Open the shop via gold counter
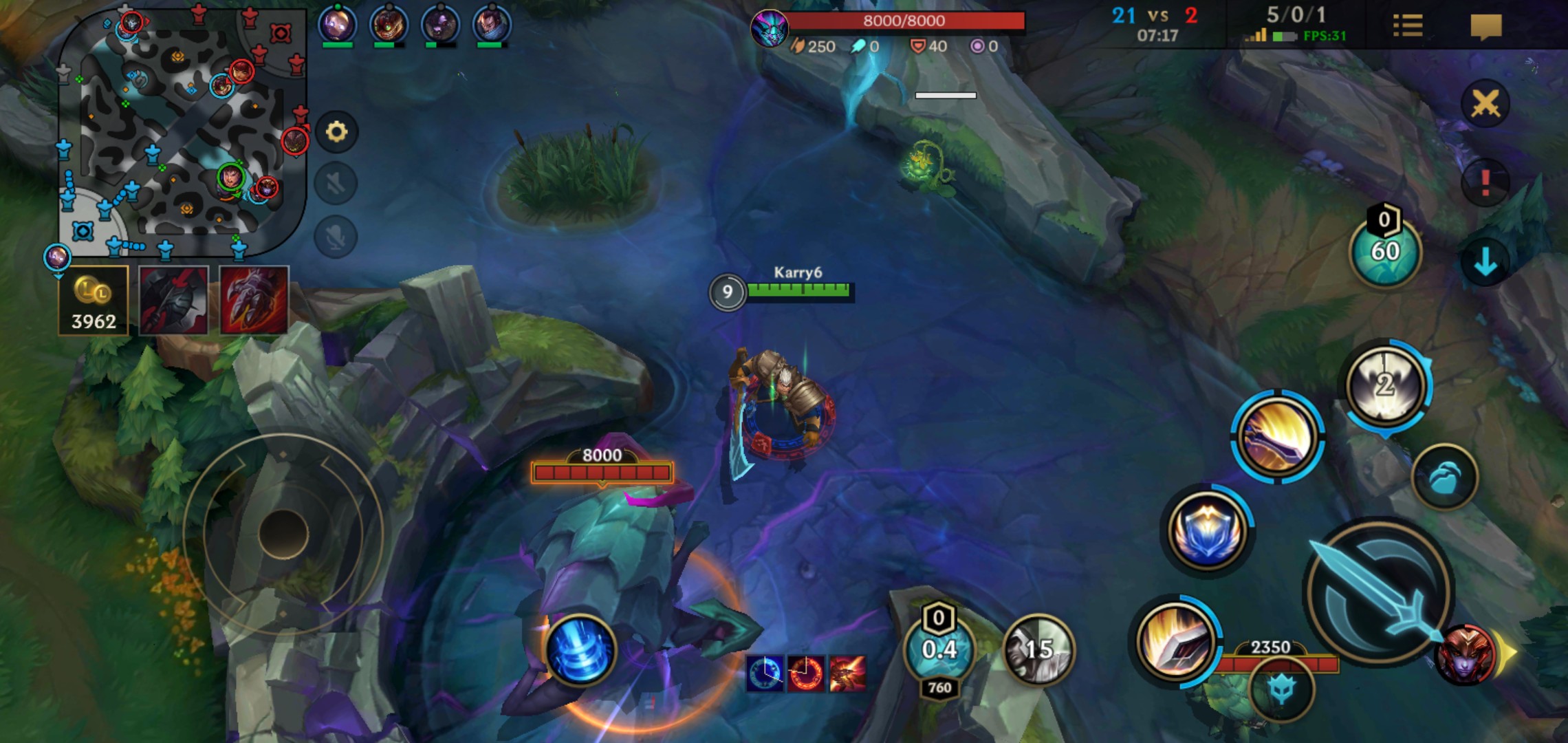1568x743 pixels. pyautogui.click(x=94, y=301)
